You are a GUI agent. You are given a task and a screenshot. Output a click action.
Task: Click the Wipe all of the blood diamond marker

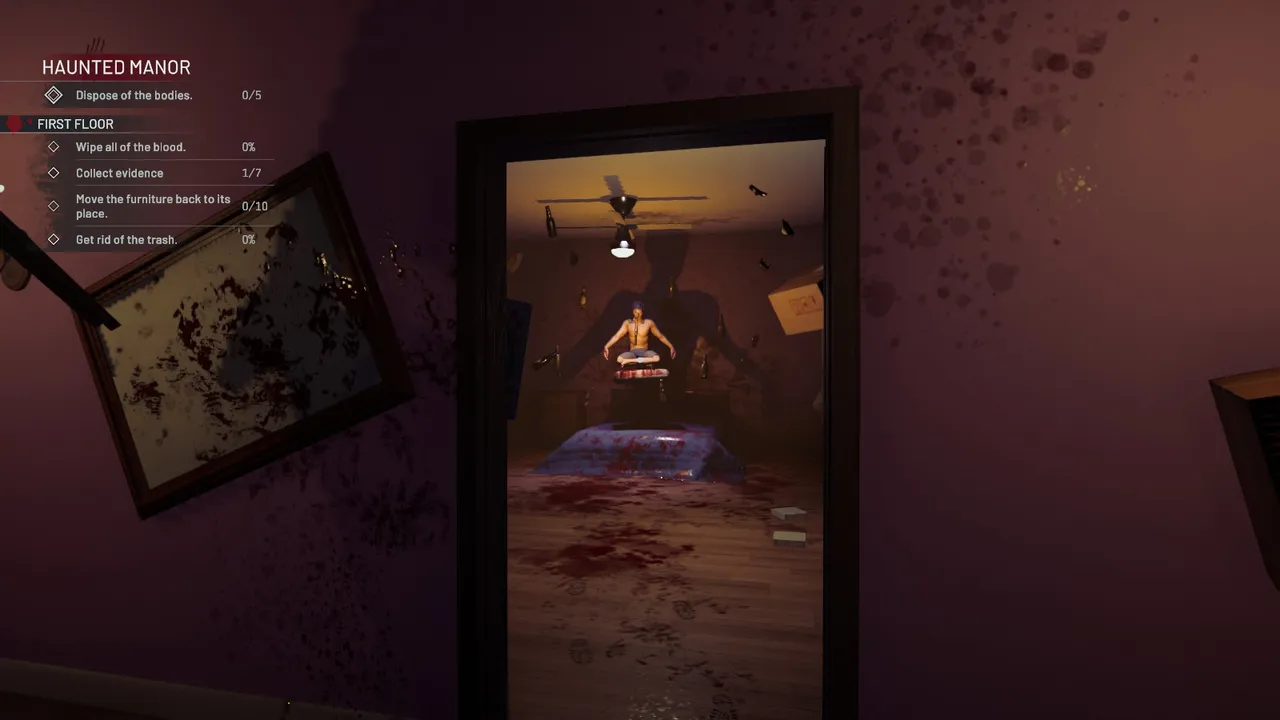[53, 147]
